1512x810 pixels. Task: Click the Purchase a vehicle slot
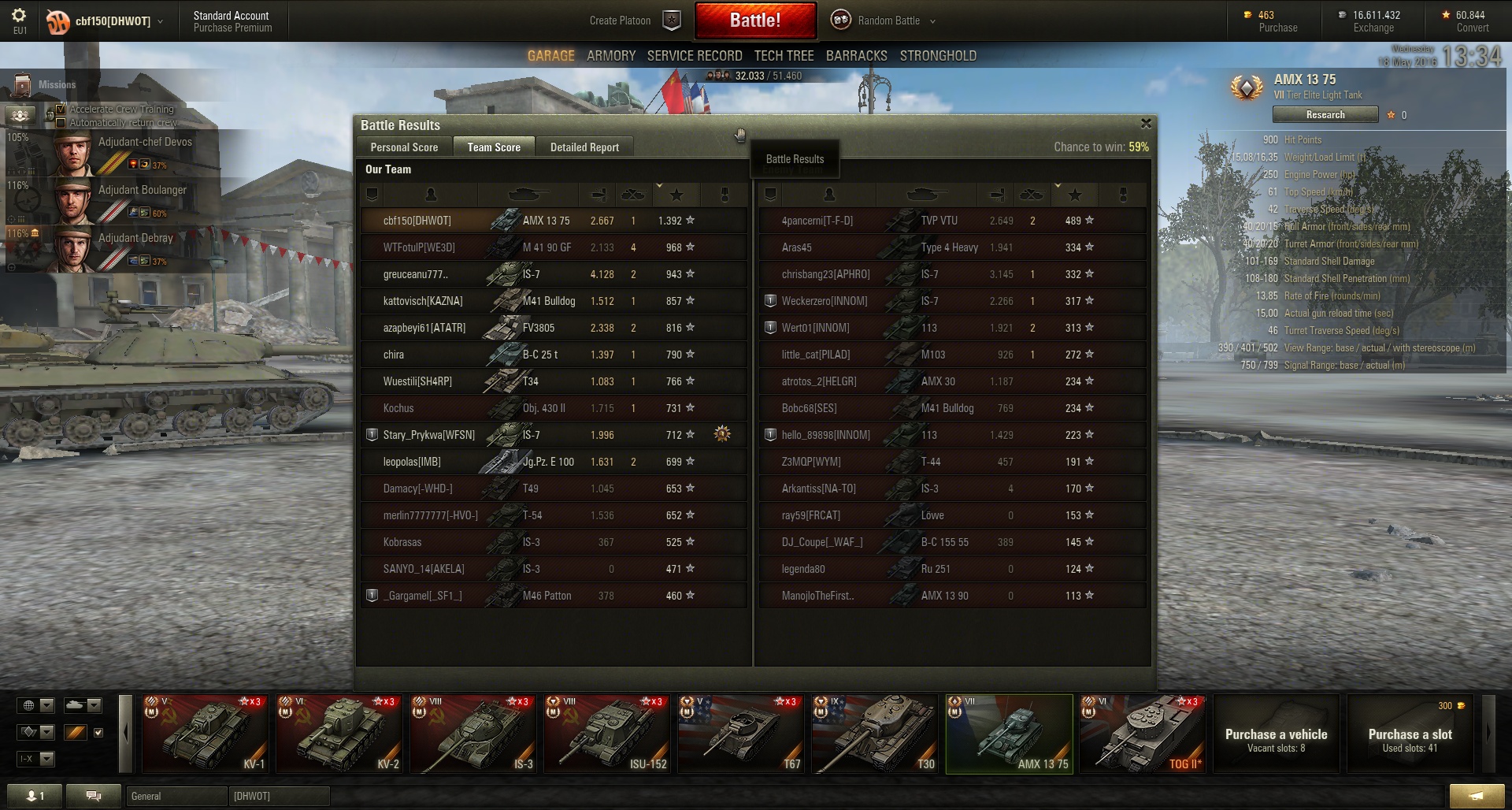[x=1276, y=739]
